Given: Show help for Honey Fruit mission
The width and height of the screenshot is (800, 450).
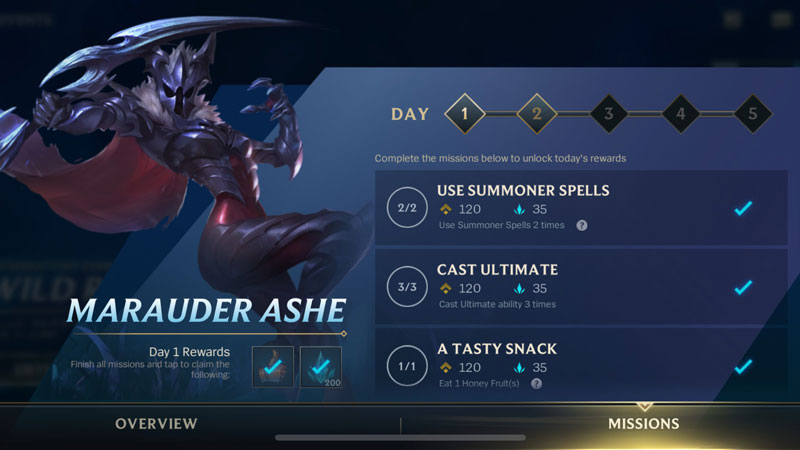Looking at the screenshot, I should pos(537,384).
